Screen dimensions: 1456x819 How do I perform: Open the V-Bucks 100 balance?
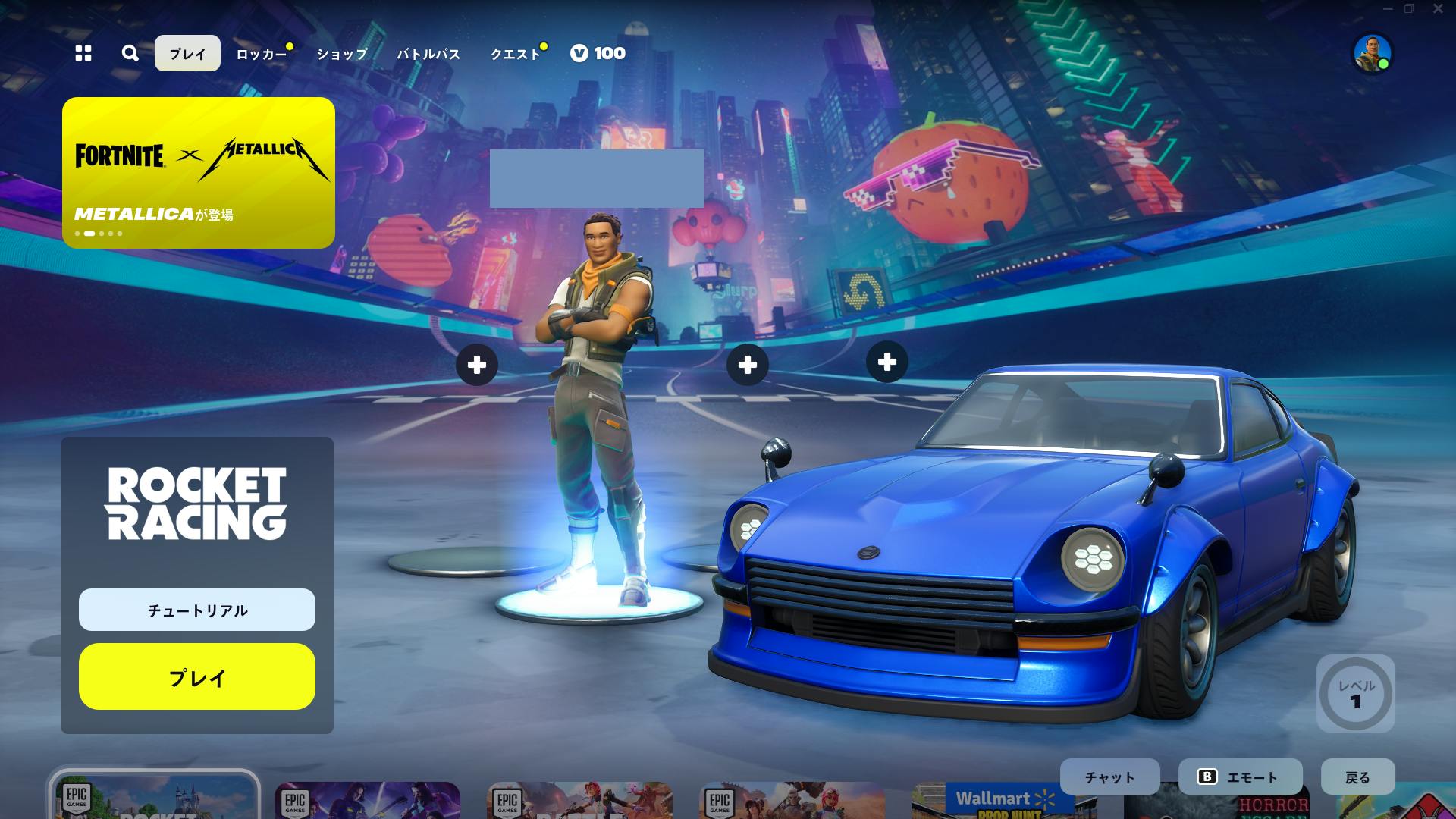(598, 53)
